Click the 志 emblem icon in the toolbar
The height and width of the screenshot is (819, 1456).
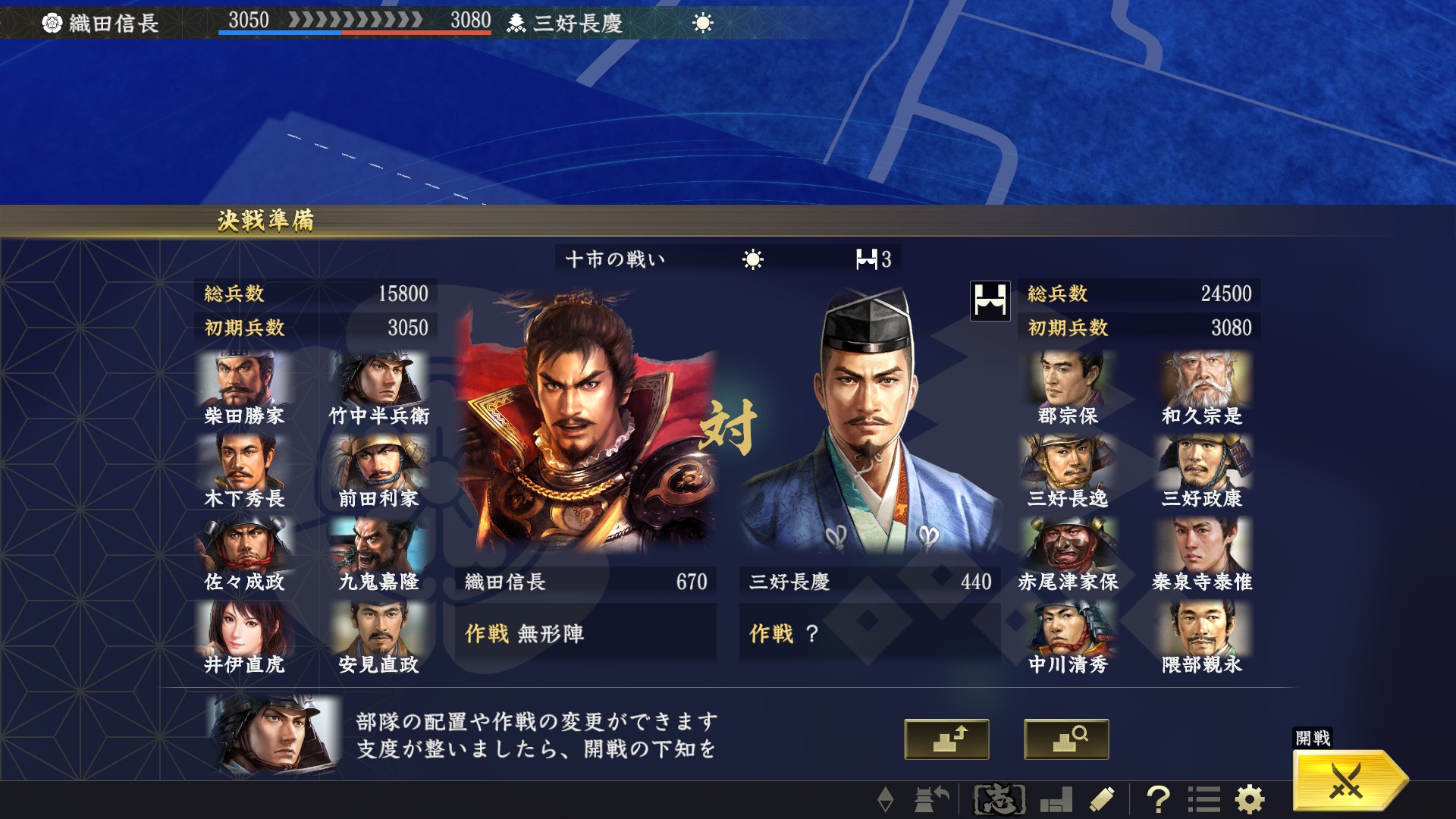[999, 799]
